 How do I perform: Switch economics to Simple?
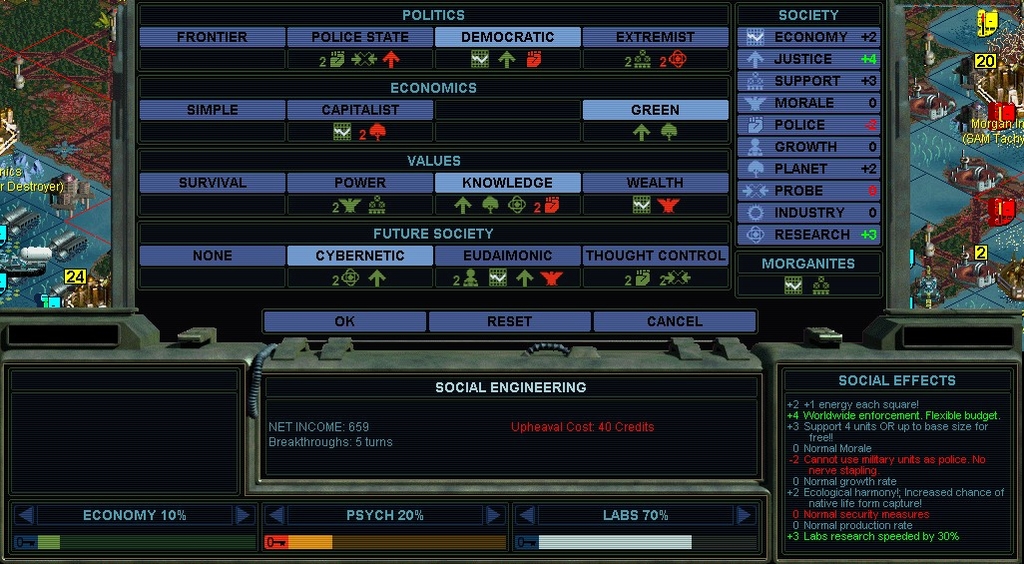pyautogui.click(x=212, y=110)
